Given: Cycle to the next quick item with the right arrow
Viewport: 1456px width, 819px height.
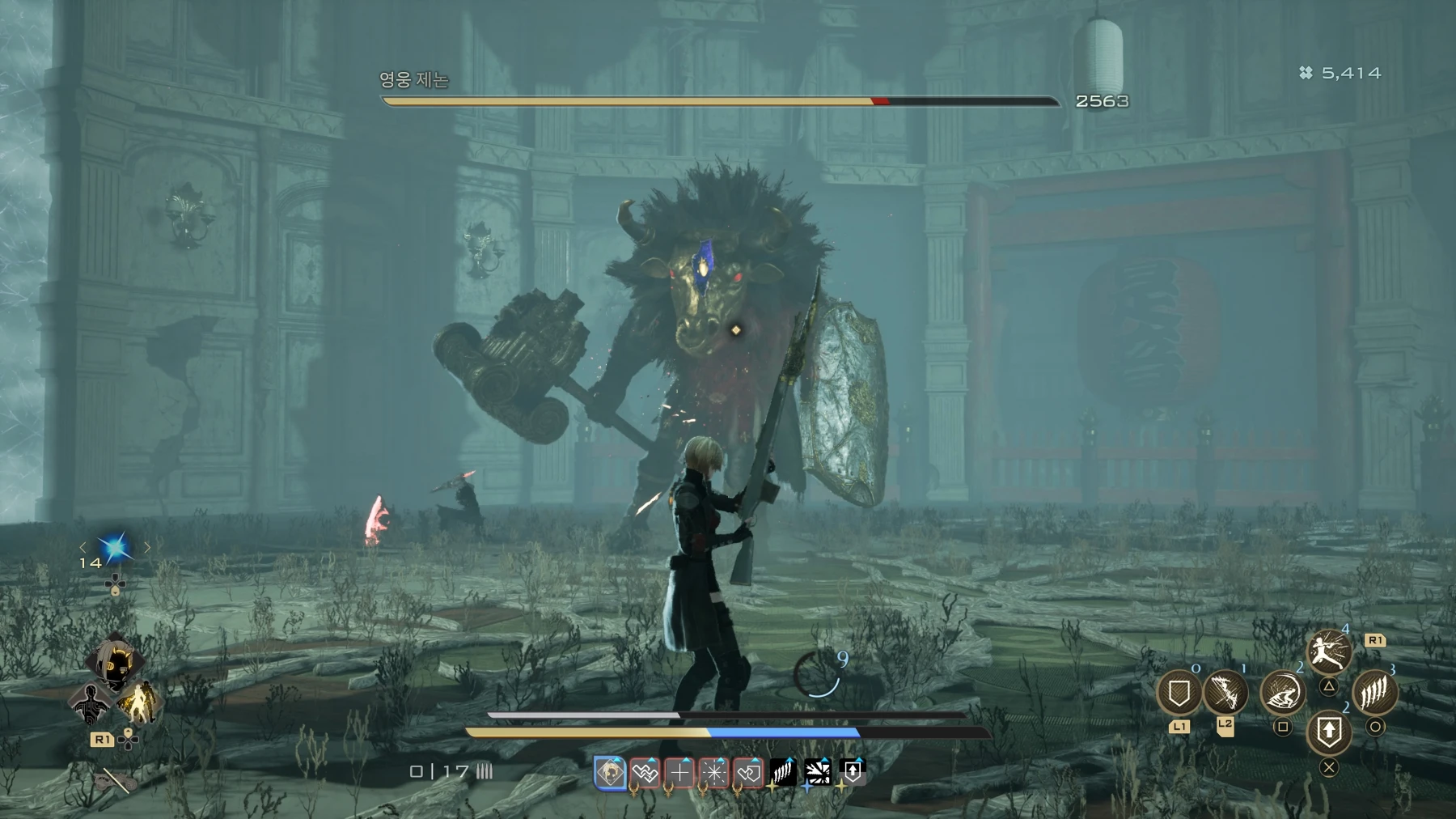Looking at the screenshot, I should pos(147,548).
